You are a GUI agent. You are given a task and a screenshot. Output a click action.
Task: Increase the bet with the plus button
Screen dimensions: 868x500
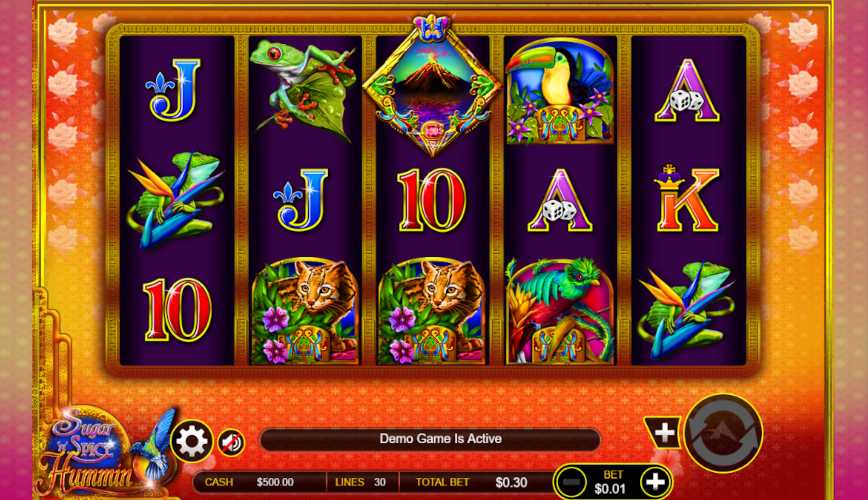[x=654, y=482]
